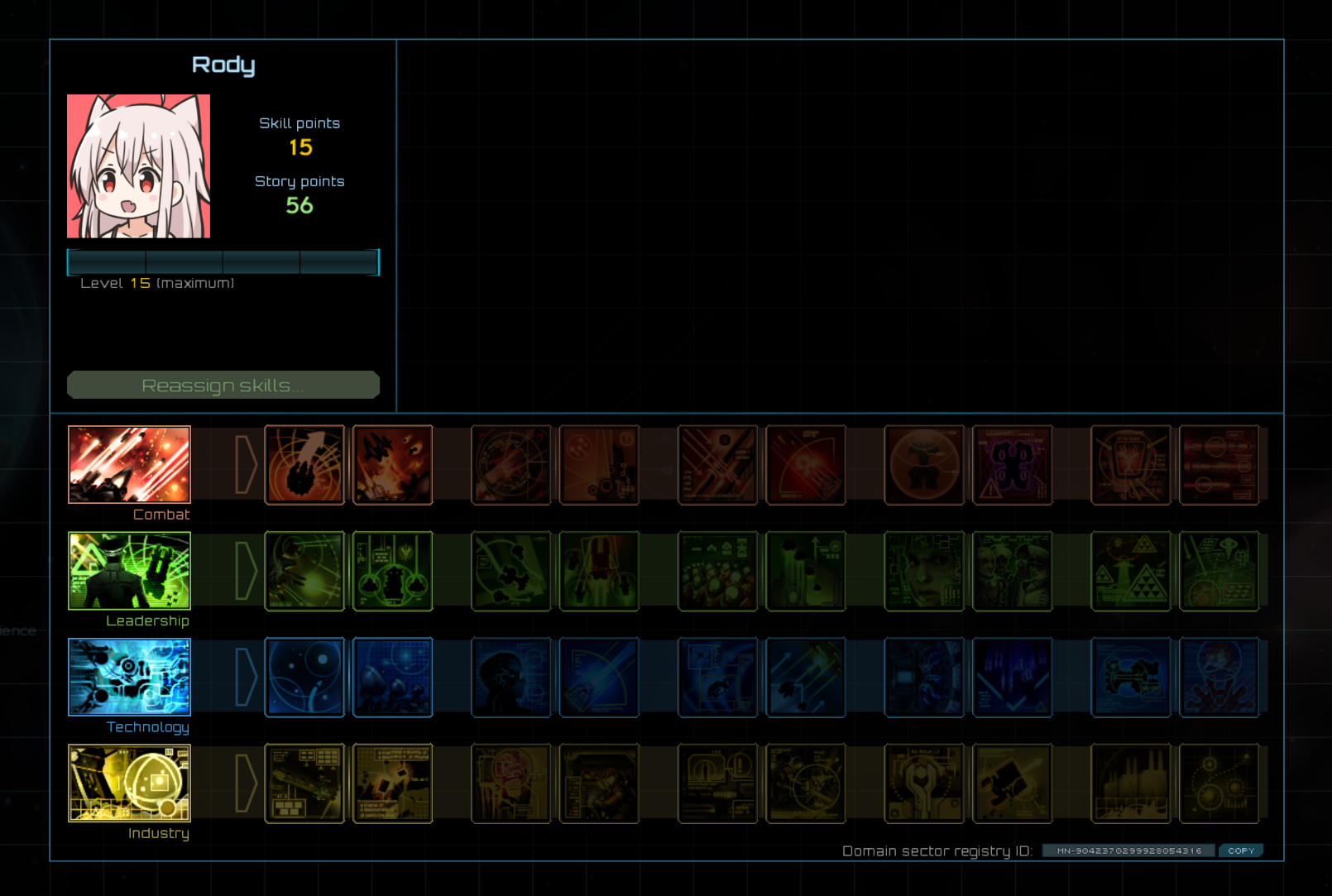This screenshot has width=1332, height=896.
Task: Toggle the second Leadership skill slot
Action: tap(392, 571)
